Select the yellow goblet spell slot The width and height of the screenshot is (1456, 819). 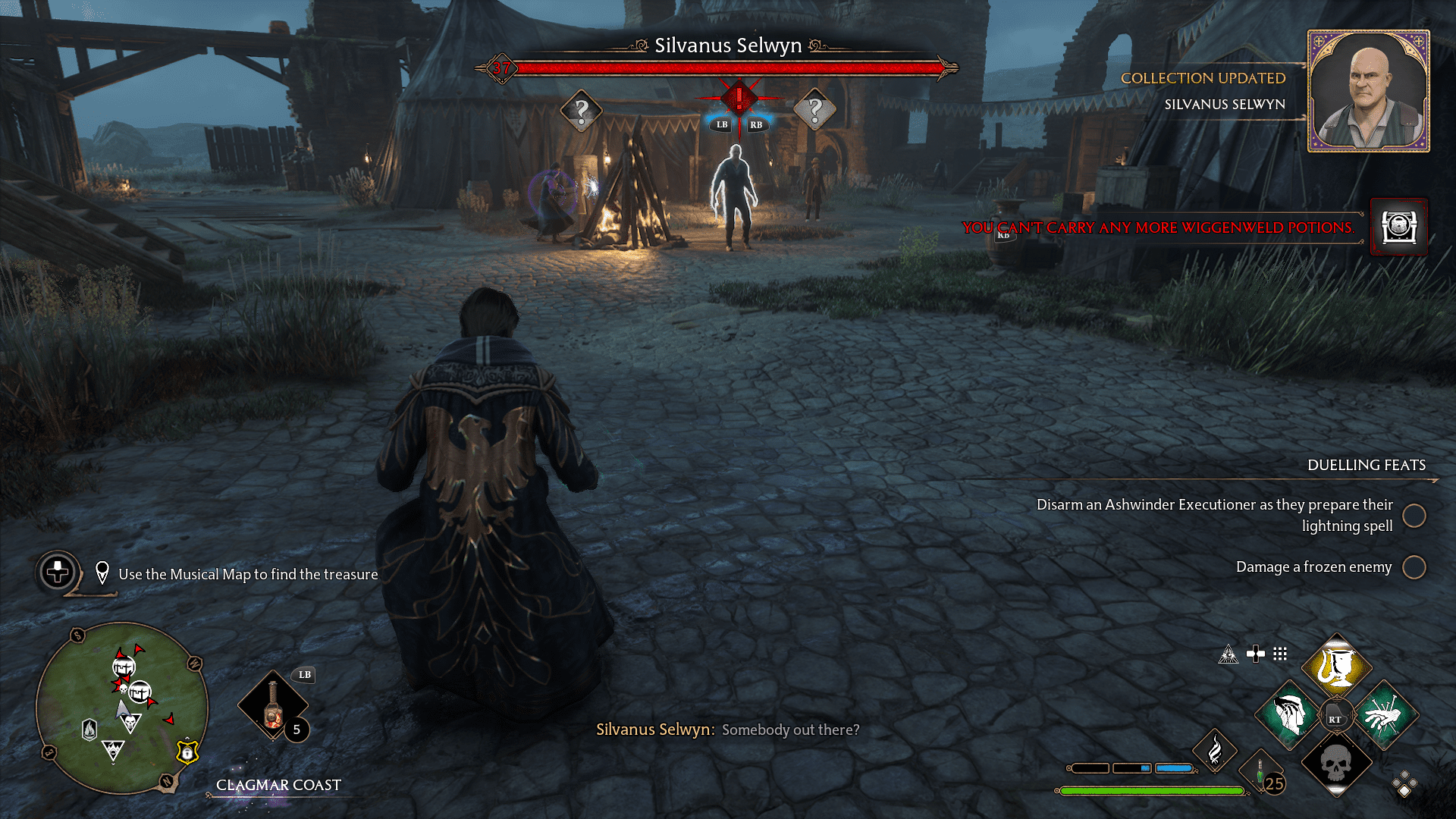coord(1336,667)
